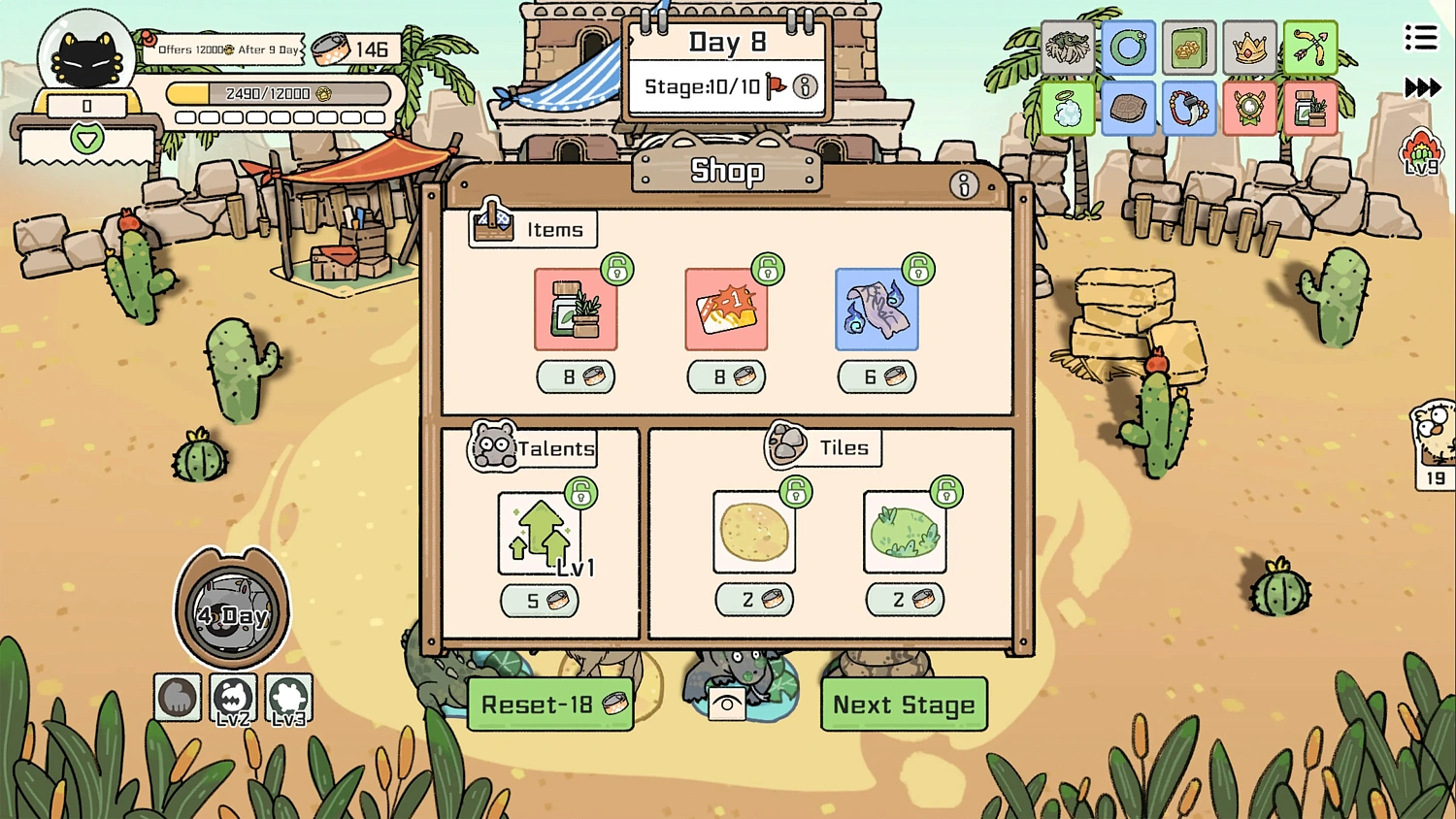
Task: Select the gold card pack artifact
Action: [x=1189, y=47]
